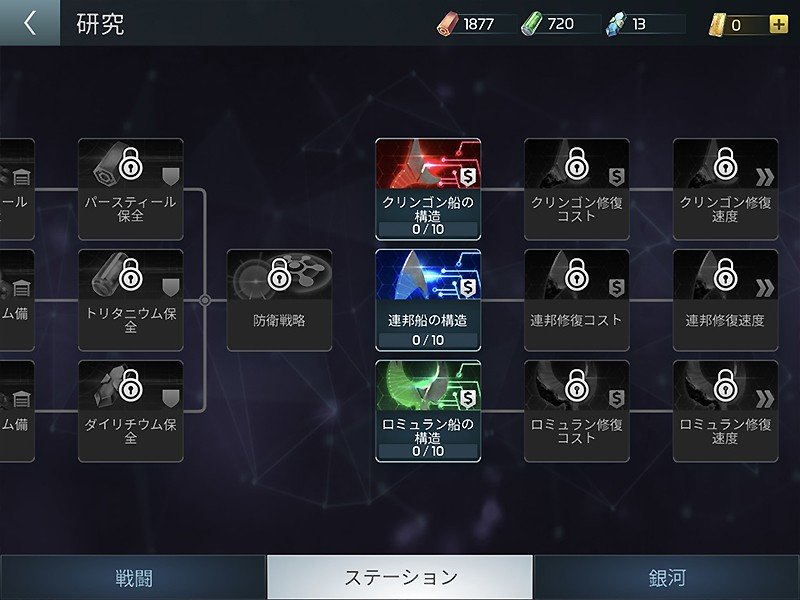
Task: Open the locked パースティール保全 node
Action: (x=131, y=189)
